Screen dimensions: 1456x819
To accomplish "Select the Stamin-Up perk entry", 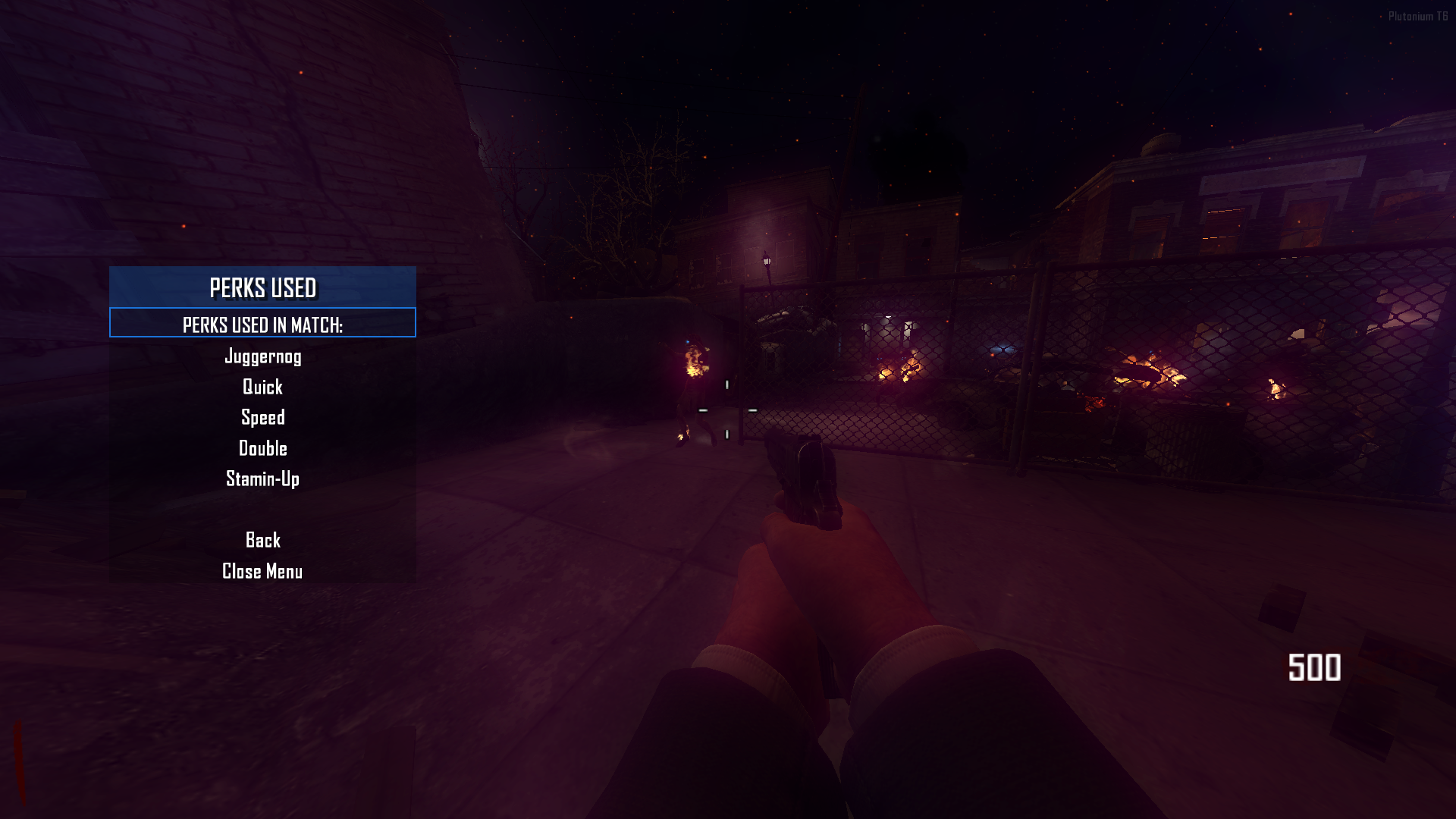I will (262, 479).
